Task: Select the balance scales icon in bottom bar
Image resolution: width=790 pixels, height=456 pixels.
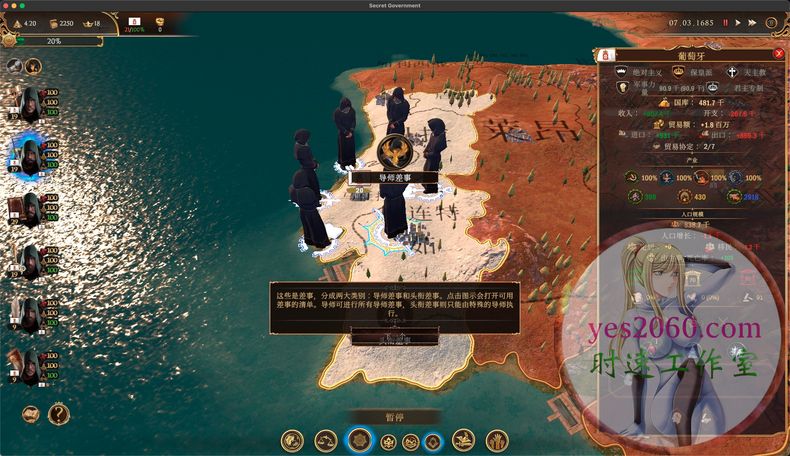Action: pos(326,440)
